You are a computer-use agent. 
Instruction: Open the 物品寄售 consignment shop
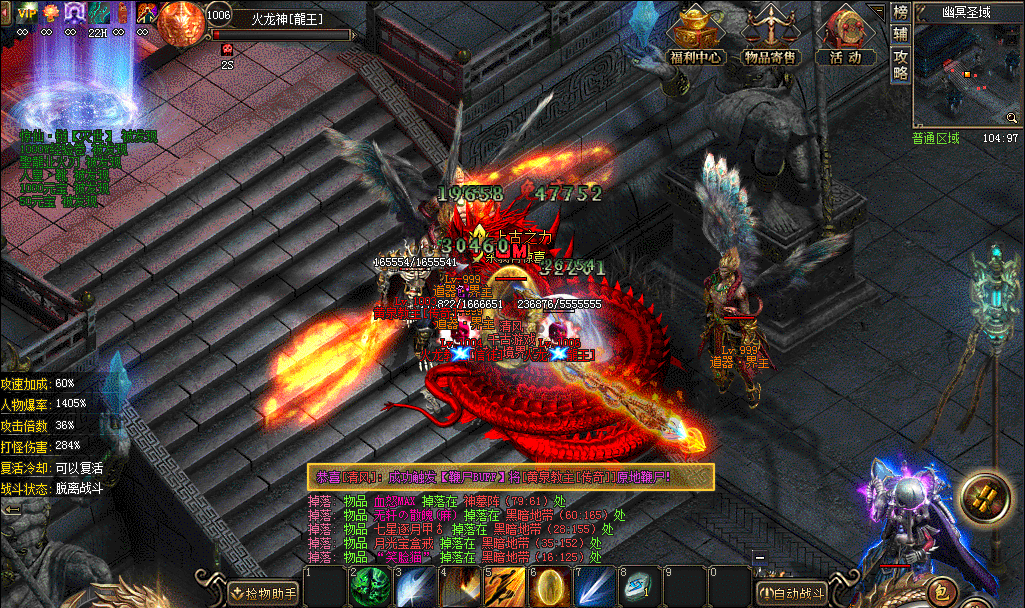coord(771,35)
